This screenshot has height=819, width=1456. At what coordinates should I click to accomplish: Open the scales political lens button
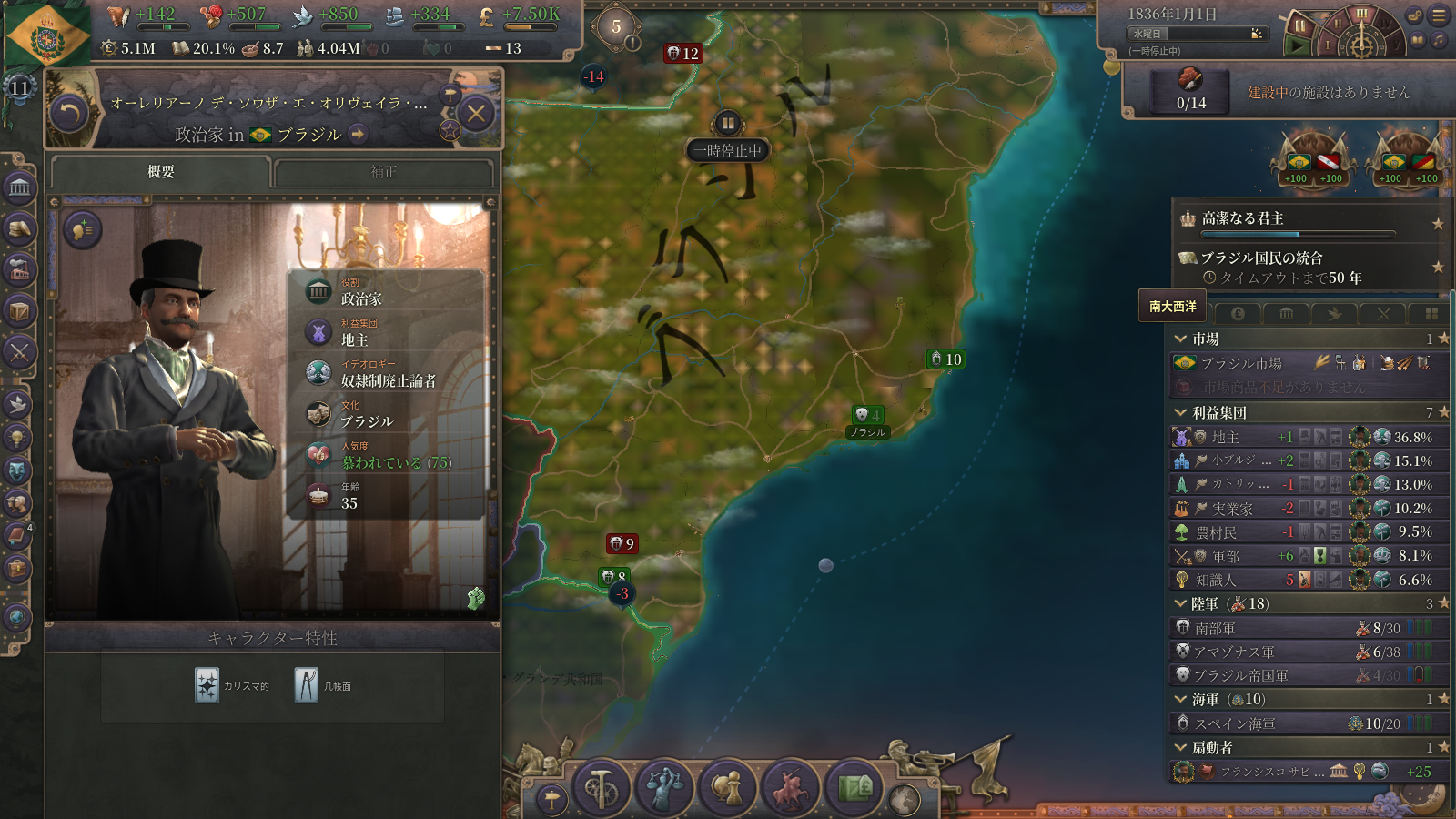coord(664,787)
